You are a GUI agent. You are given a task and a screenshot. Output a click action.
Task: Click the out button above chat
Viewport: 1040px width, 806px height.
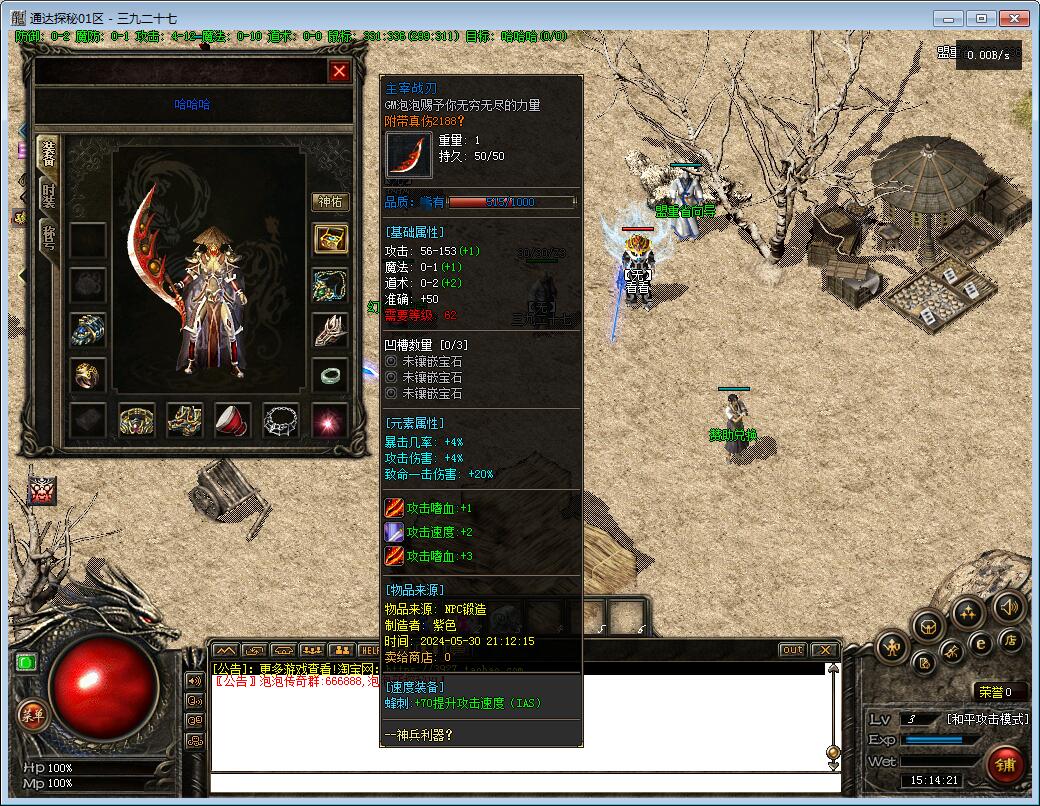tap(792, 650)
